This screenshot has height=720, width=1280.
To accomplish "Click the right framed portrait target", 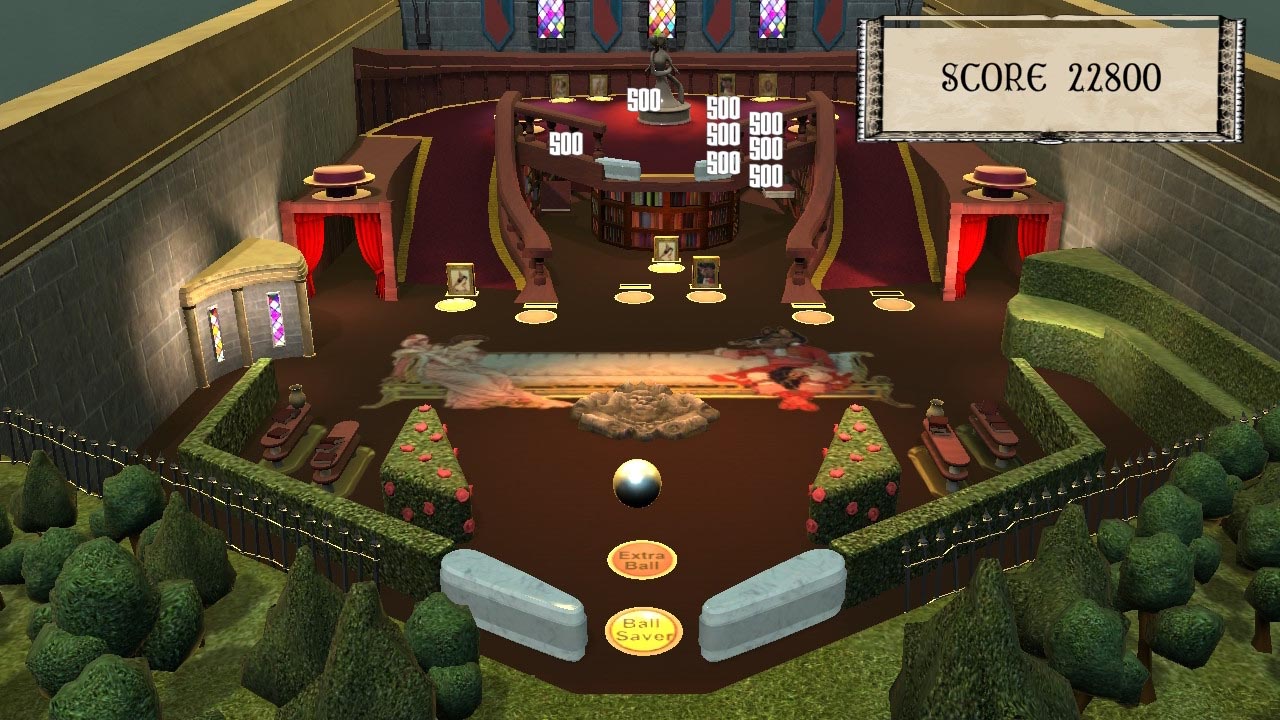I will coord(708,271).
